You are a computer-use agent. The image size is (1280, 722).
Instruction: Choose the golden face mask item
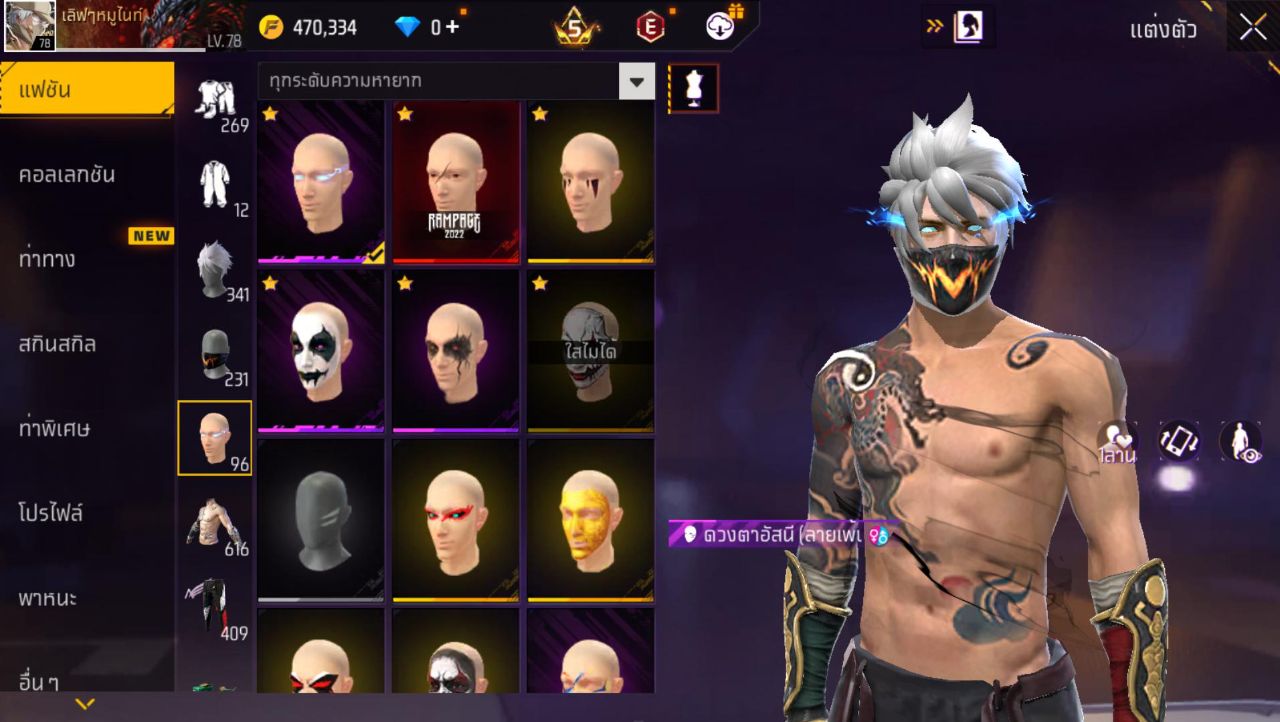[x=590, y=520]
